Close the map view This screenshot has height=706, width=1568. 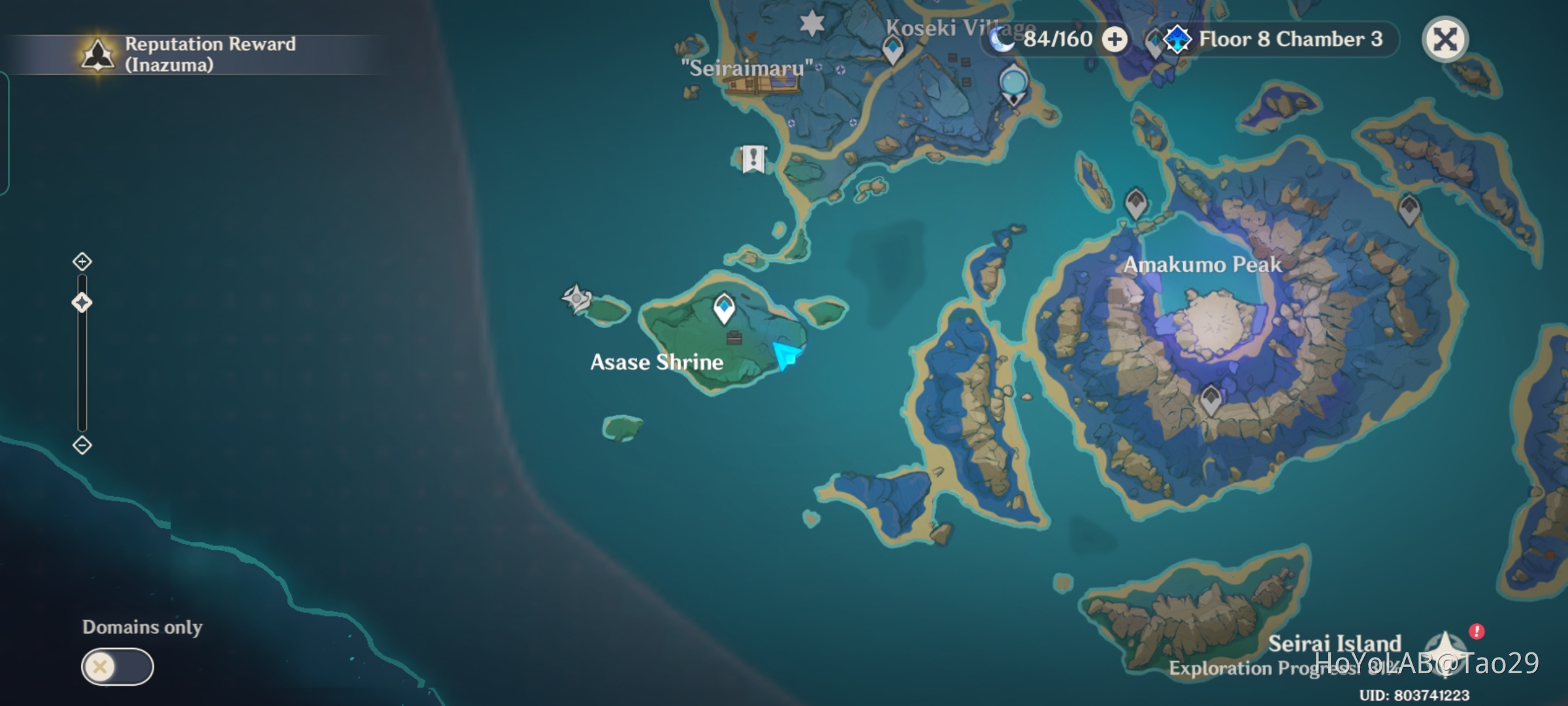(1445, 40)
